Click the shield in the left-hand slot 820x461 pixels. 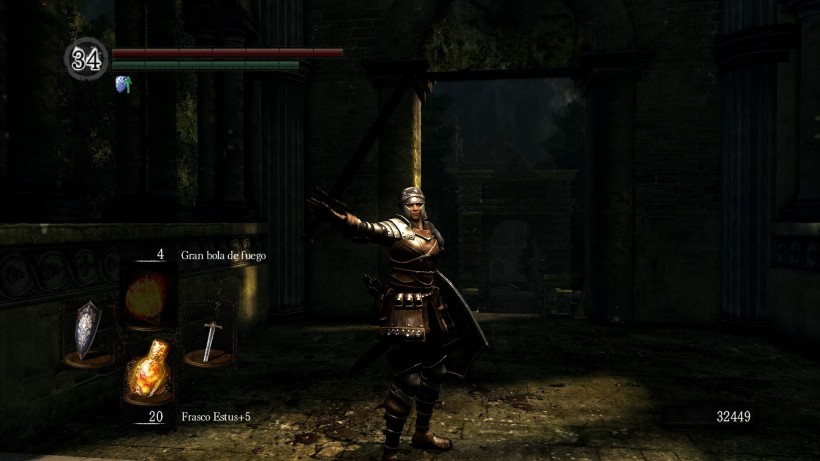[x=88, y=330]
